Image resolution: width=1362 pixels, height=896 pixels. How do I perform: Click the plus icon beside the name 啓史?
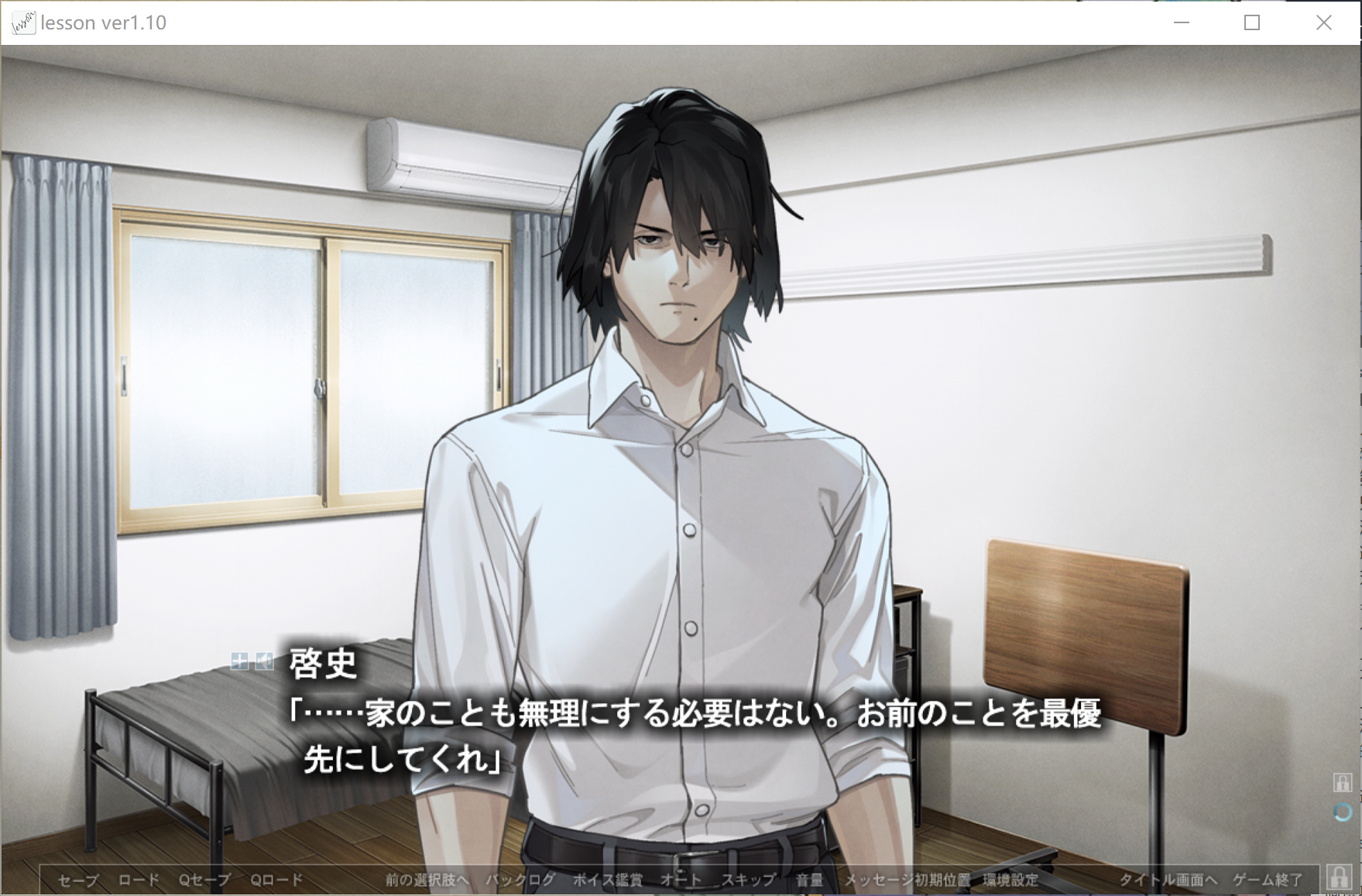point(240,661)
